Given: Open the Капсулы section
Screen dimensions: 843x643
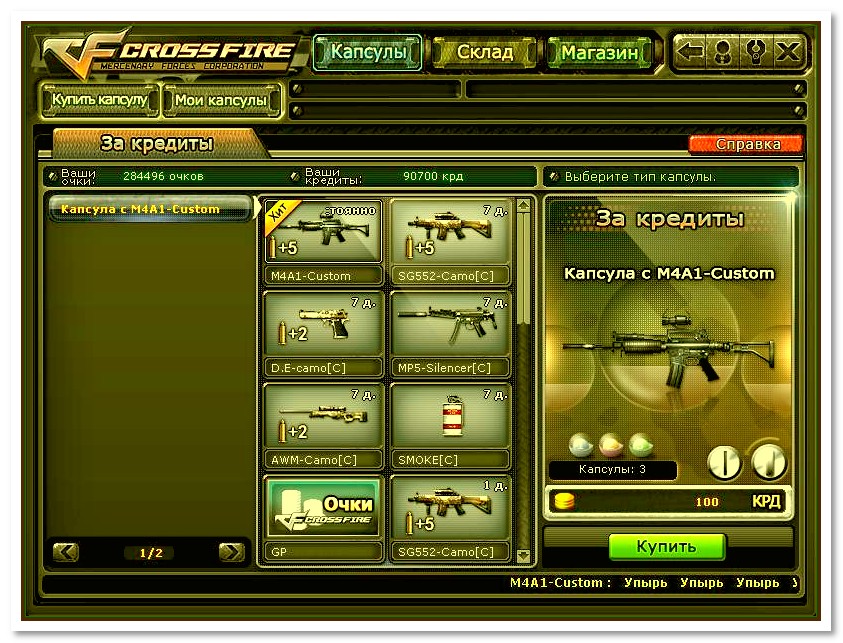Looking at the screenshot, I should [x=368, y=52].
